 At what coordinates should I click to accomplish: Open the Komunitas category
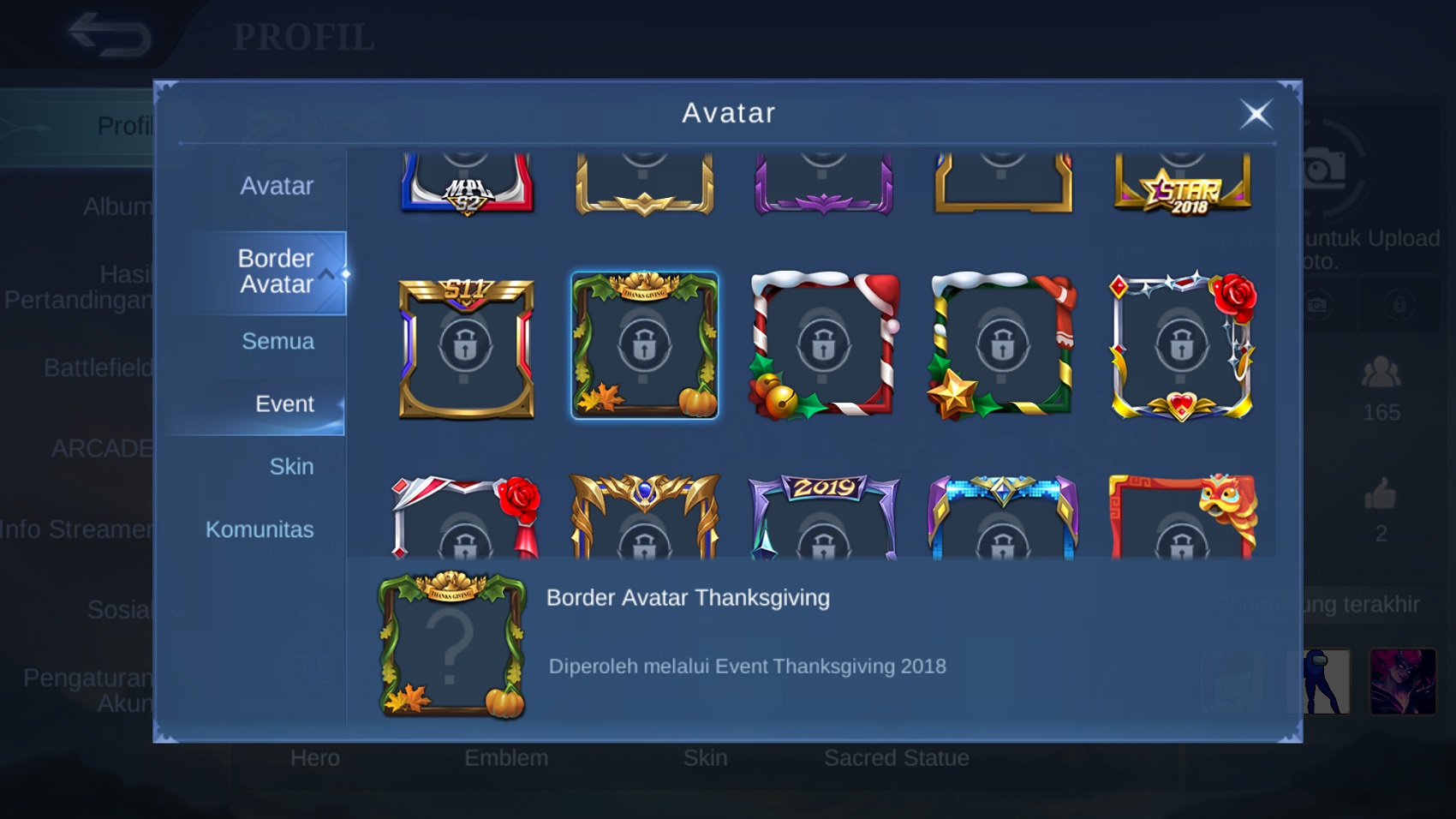(260, 529)
